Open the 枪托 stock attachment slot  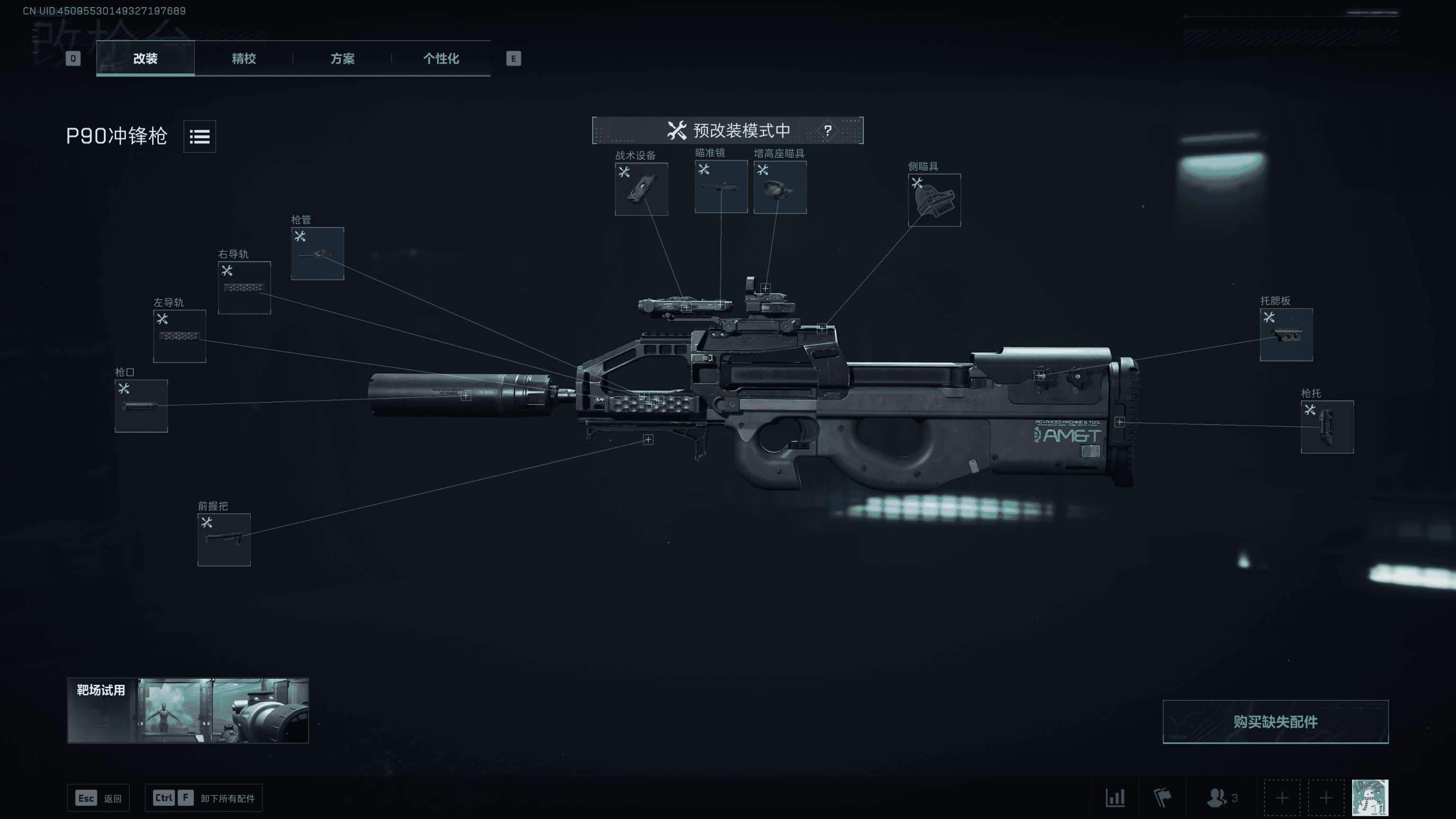(1327, 427)
